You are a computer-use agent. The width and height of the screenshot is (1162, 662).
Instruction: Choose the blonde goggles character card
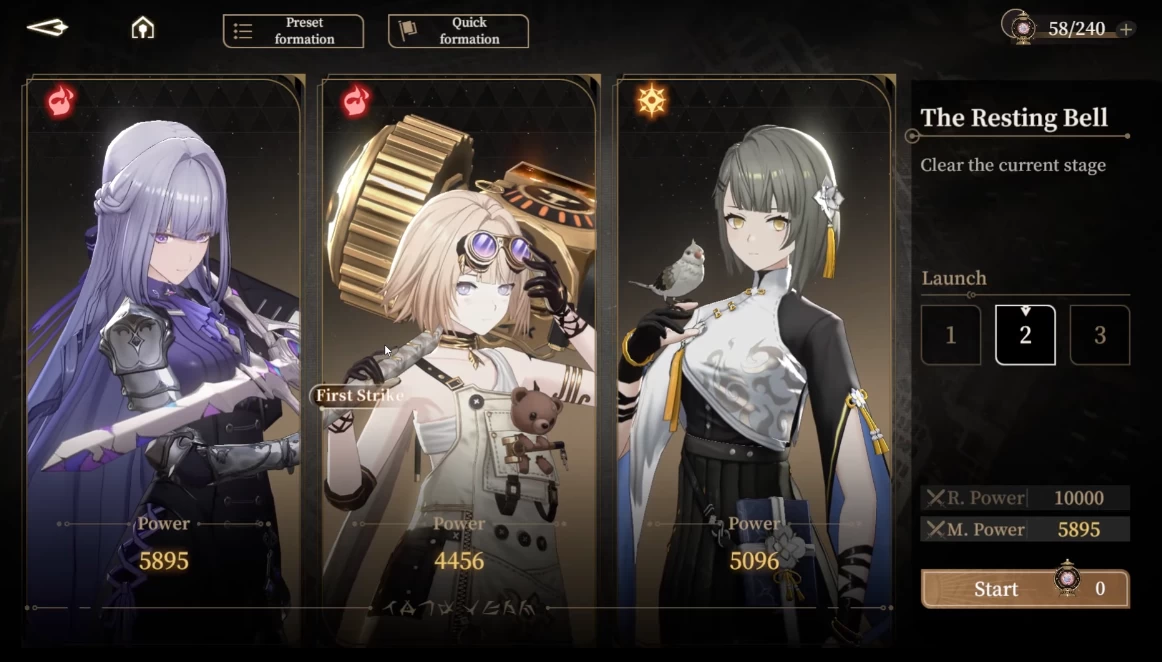click(x=459, y=350)
